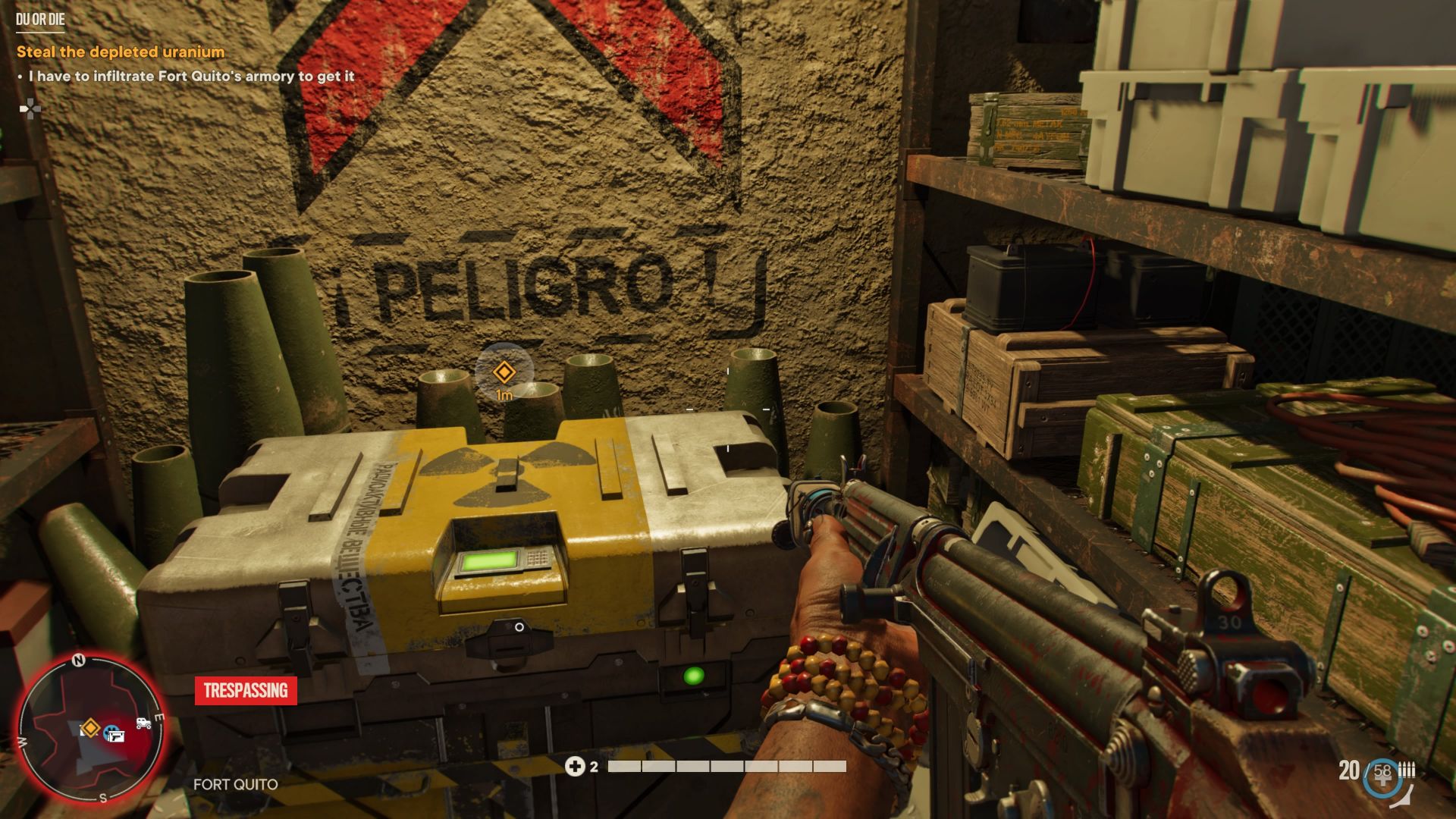Select the TRESPASSING status banner
1456x819 pixels.
[246, 692]
